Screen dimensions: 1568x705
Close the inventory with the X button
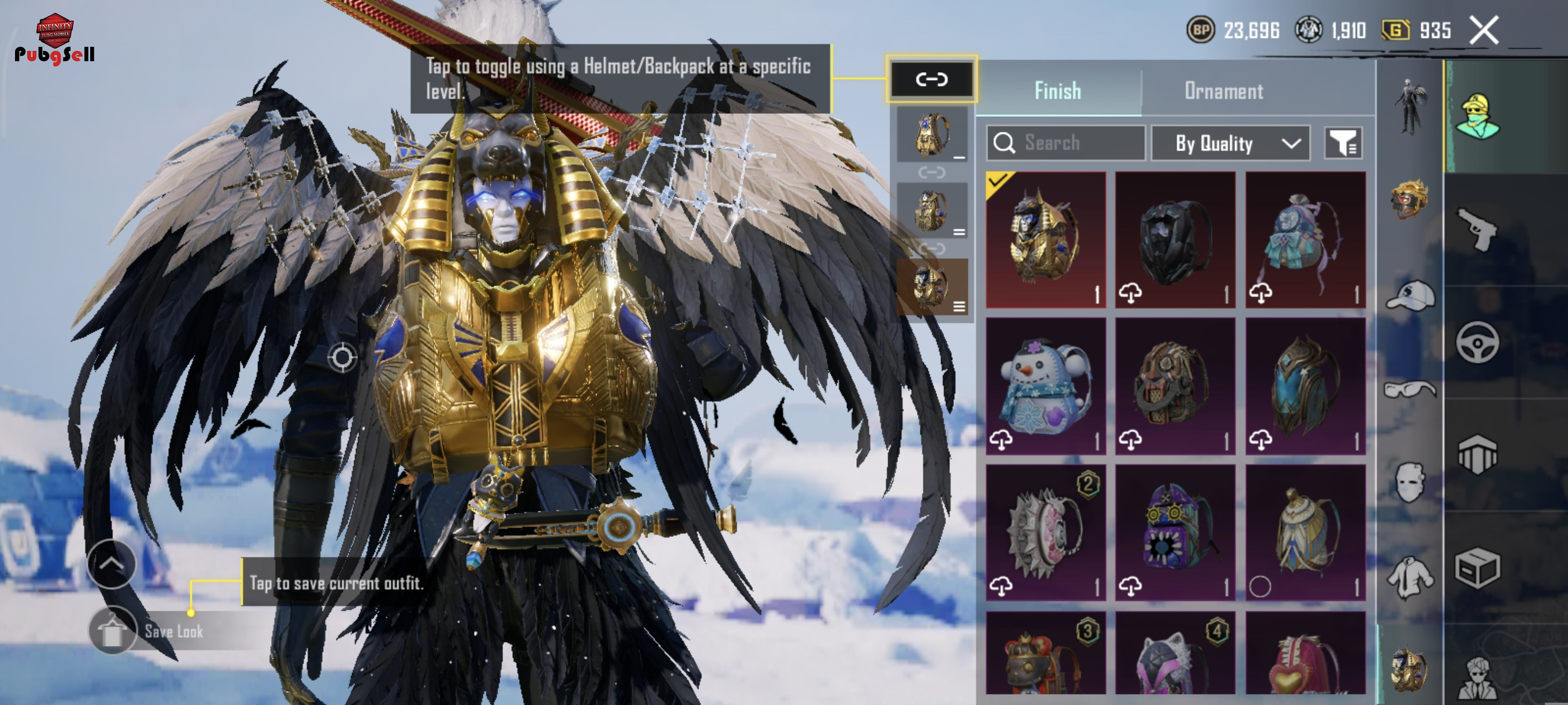1484,31
